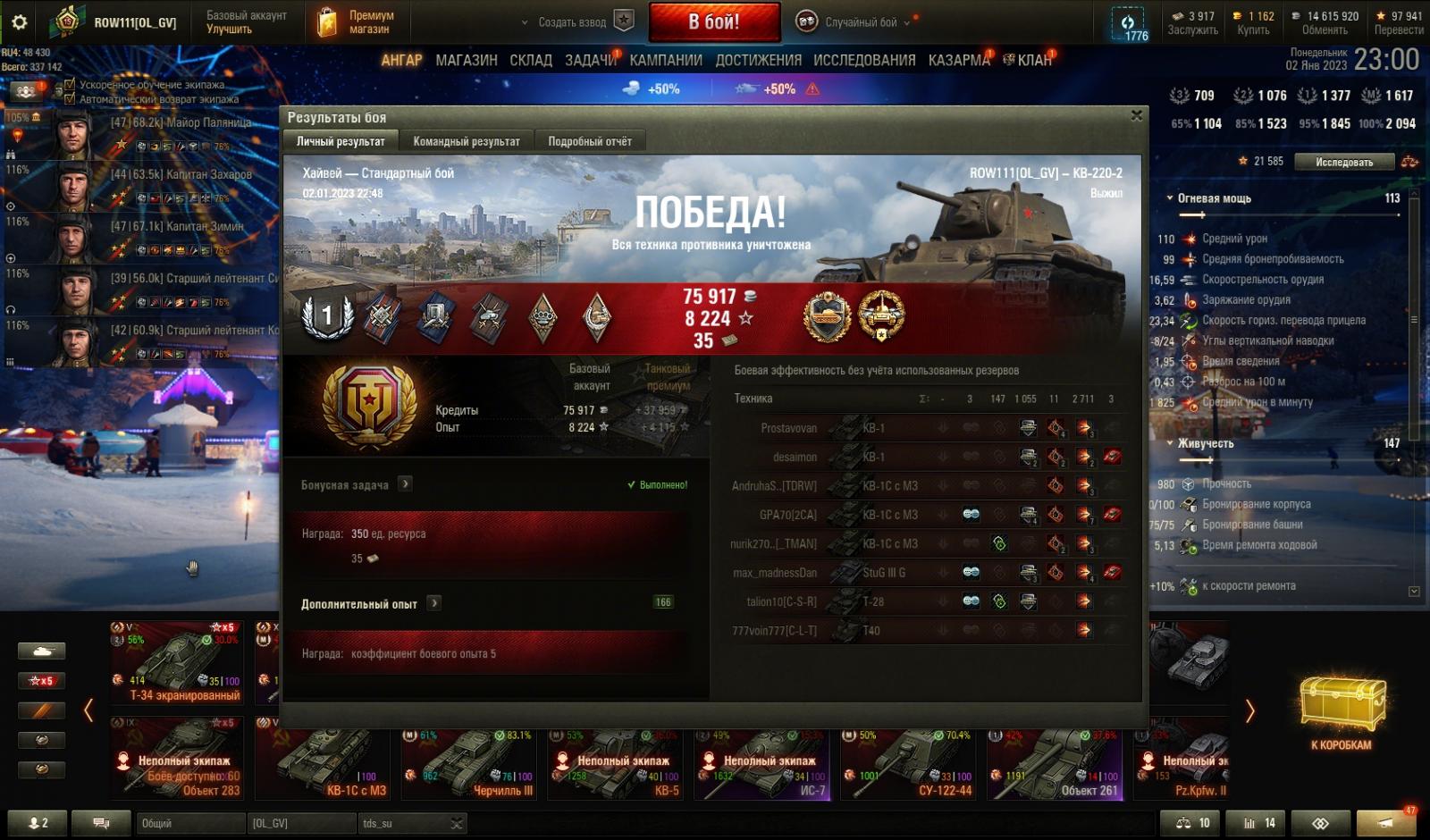The width and height of the screenshot is (1430, 840).
Task: Close the battle results window
Action: (x=1136, y=115)
